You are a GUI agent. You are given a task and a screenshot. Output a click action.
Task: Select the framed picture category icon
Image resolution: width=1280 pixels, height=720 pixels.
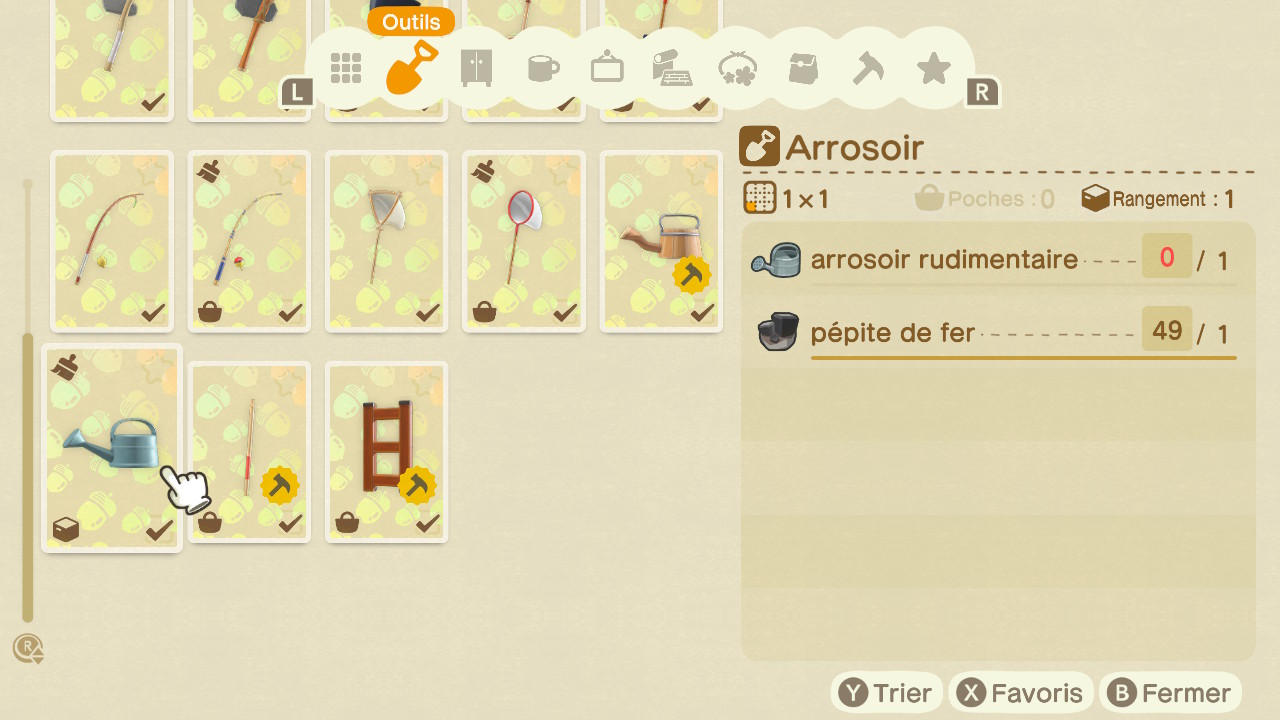(x=607, y=68)
